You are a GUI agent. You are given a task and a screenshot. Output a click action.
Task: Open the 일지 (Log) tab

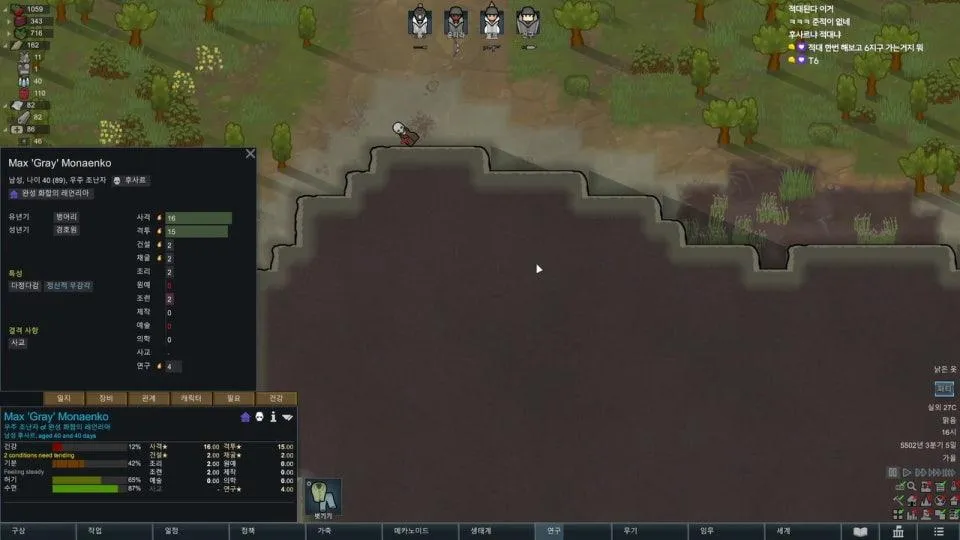point(64,398)
